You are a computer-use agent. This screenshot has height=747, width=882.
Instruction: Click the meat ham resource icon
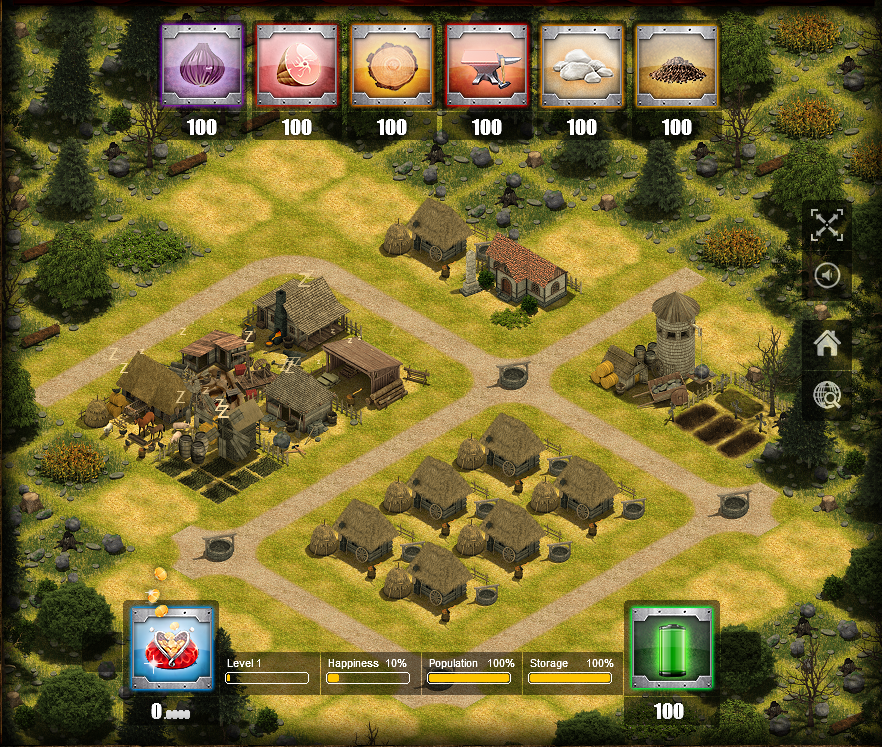[297, 66]
